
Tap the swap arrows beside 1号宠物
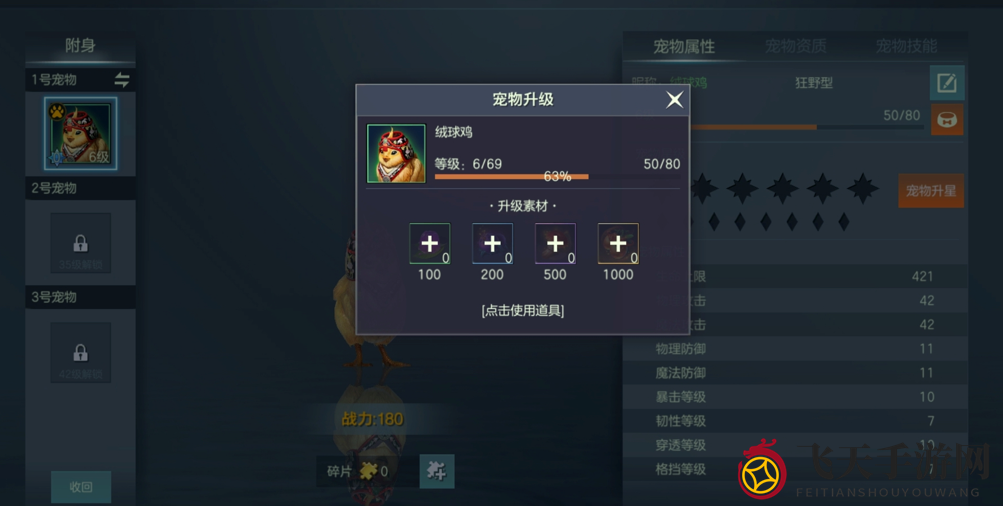[x=122, y=80]
